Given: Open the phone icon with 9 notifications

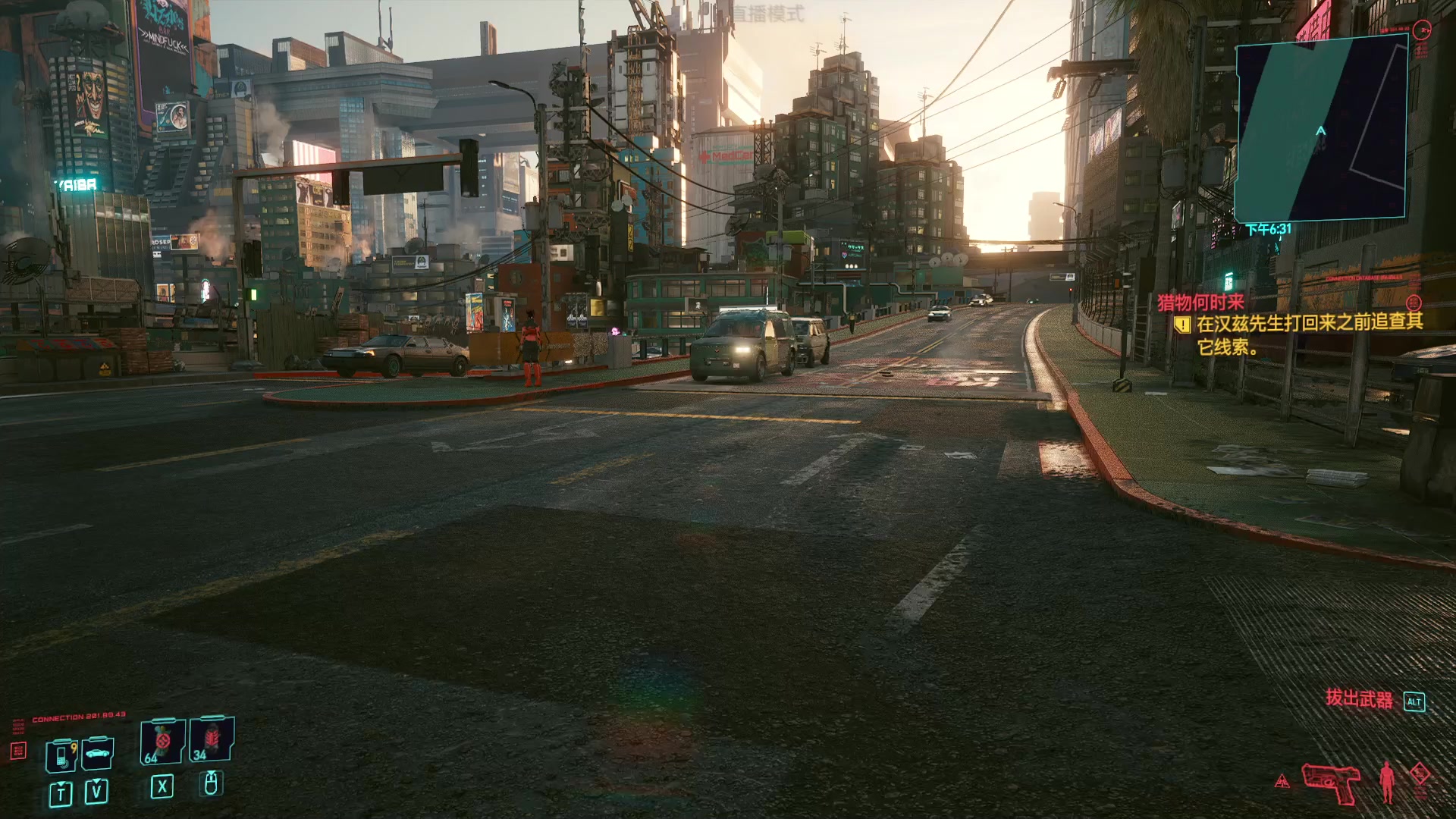Looking at the screenshot, I should click(x=61, y=755).
